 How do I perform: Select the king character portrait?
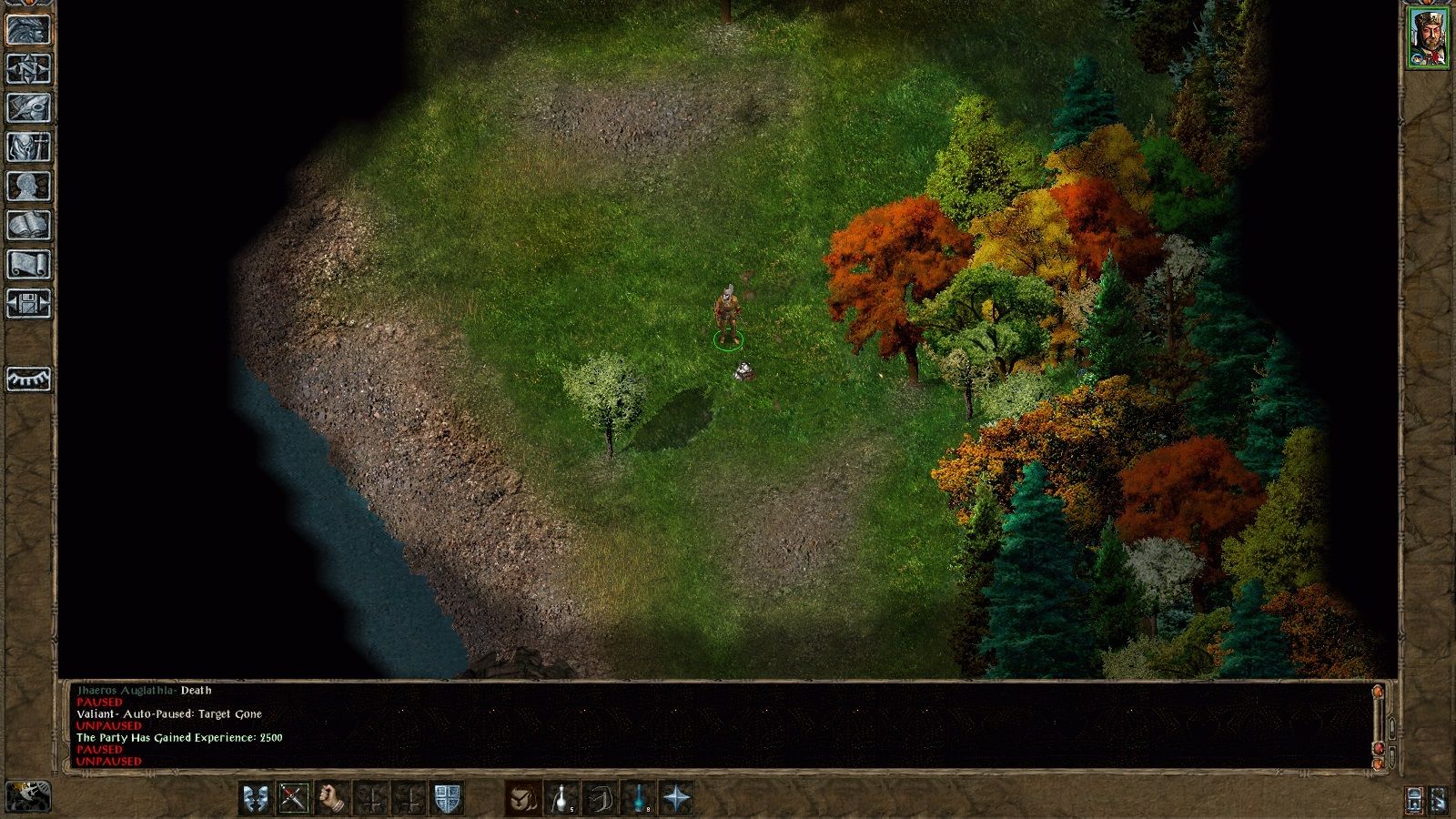pos(1429,37)
